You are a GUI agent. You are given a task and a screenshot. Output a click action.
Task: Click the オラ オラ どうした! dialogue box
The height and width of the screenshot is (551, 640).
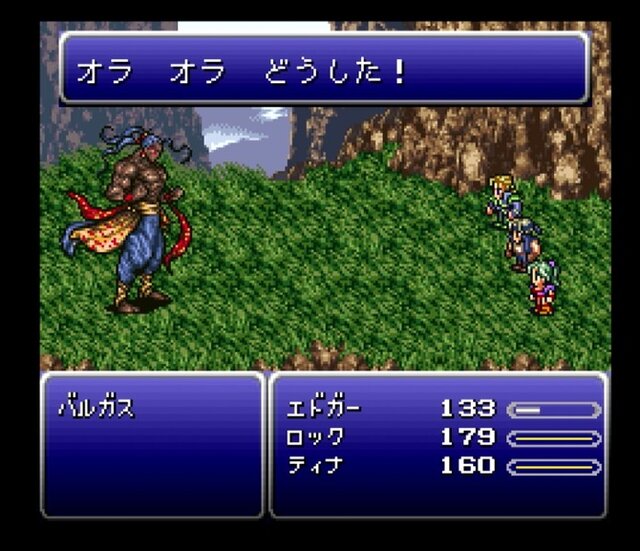click(324, 69)
